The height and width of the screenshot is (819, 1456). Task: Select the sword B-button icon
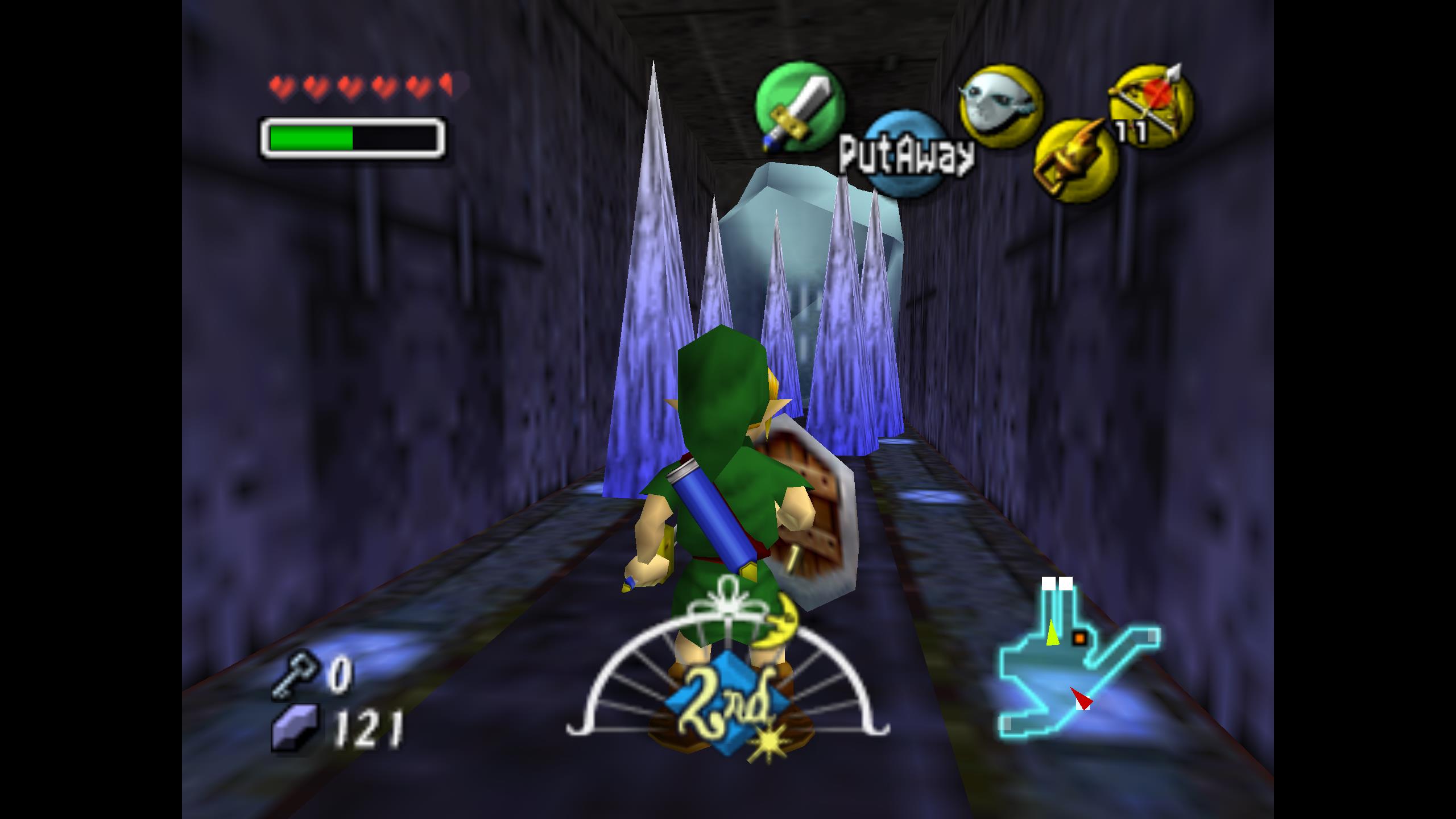(x=799, y=107)
